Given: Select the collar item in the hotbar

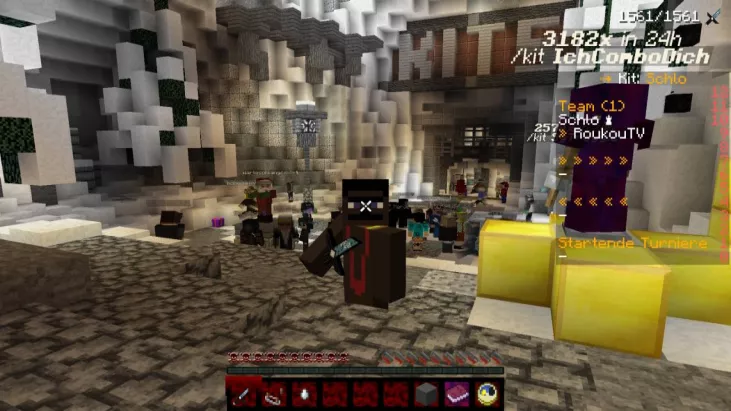Looking at the screenshot, I should [273, 394].
